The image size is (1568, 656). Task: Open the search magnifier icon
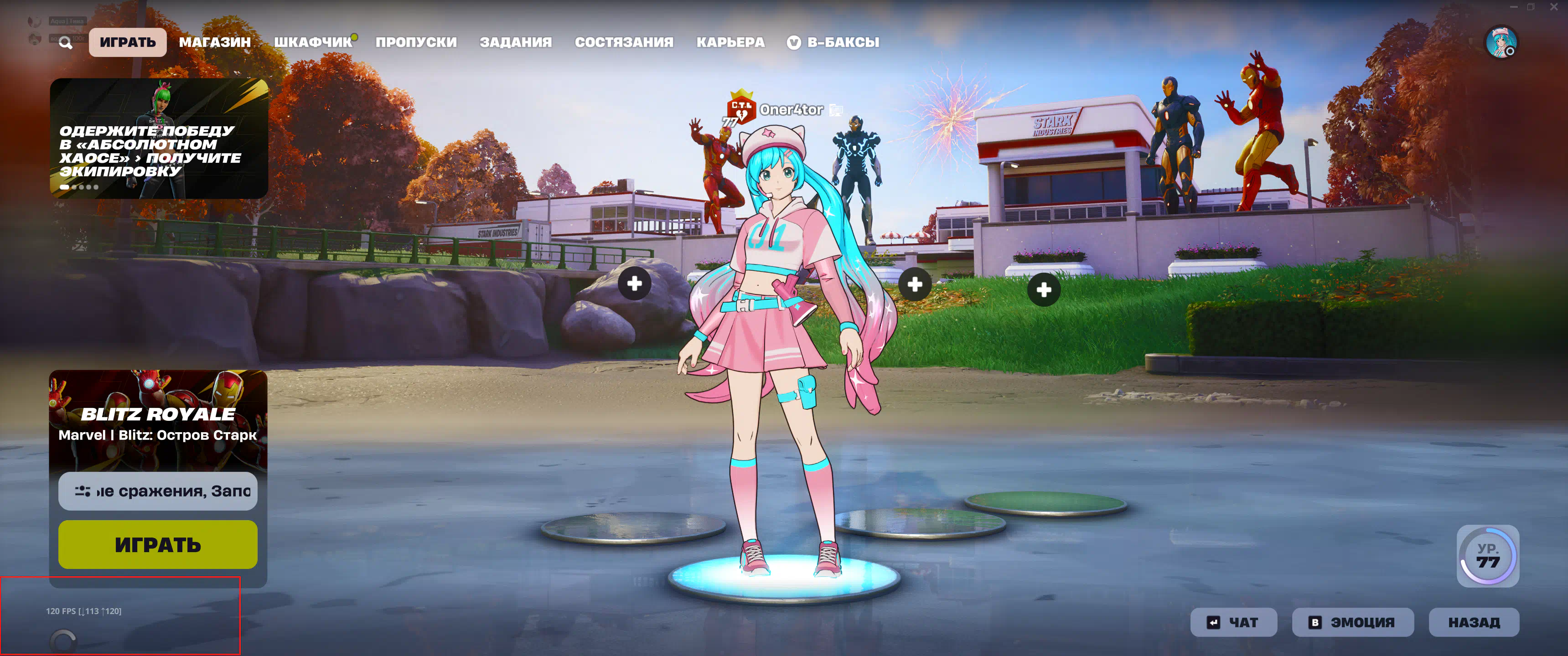pyautogui.click(x=66, y=43)
